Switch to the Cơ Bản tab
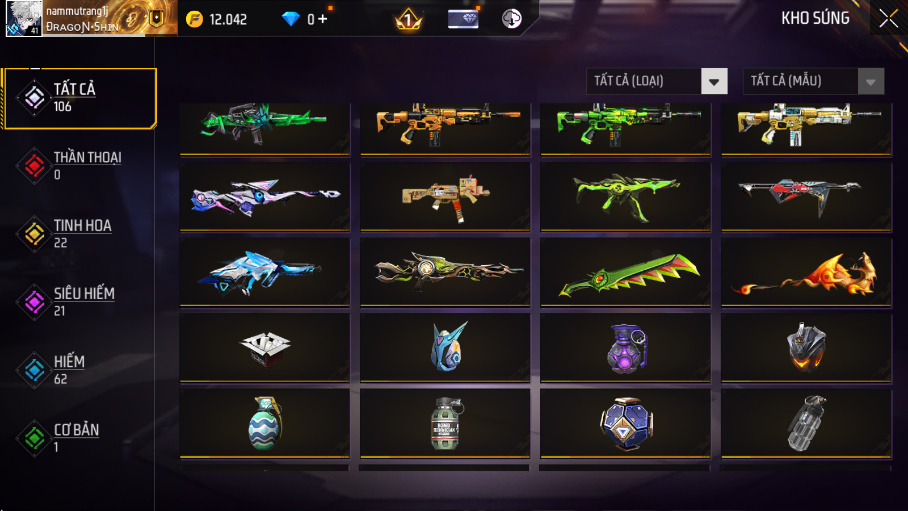 [80, 437]
